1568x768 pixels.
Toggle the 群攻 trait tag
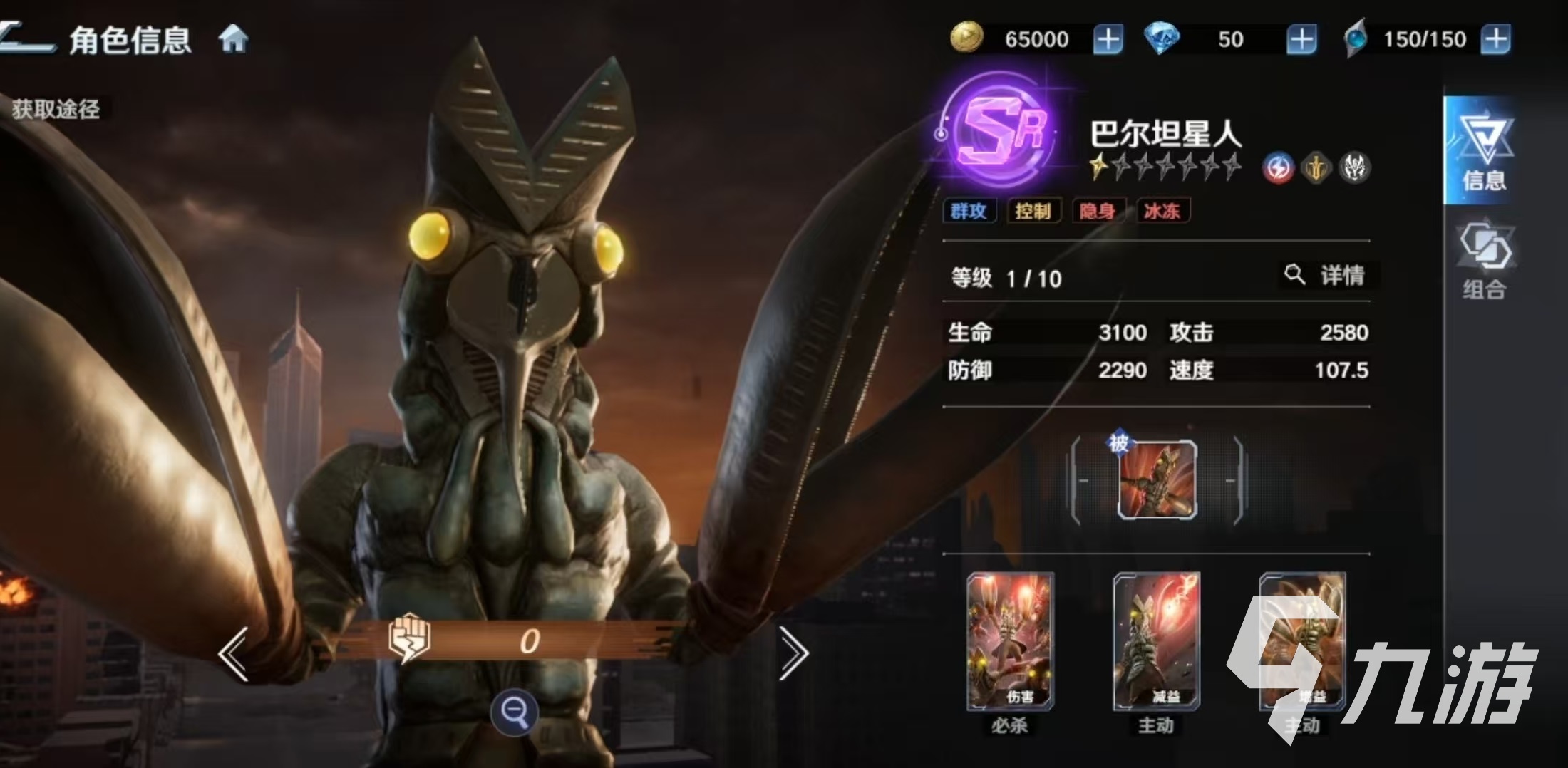971,211
